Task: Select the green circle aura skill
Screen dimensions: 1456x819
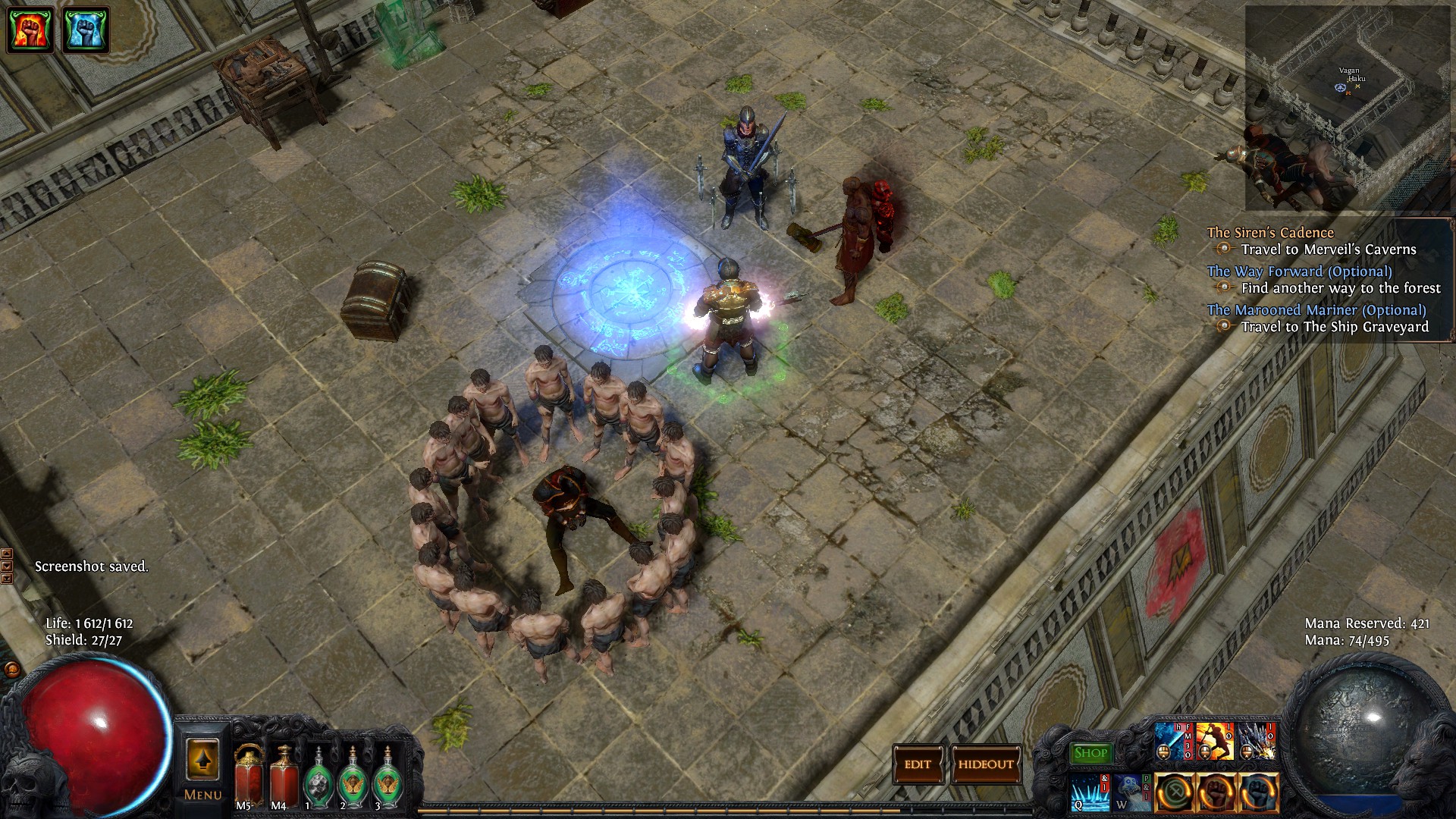Action: (x=1175, y=792)
